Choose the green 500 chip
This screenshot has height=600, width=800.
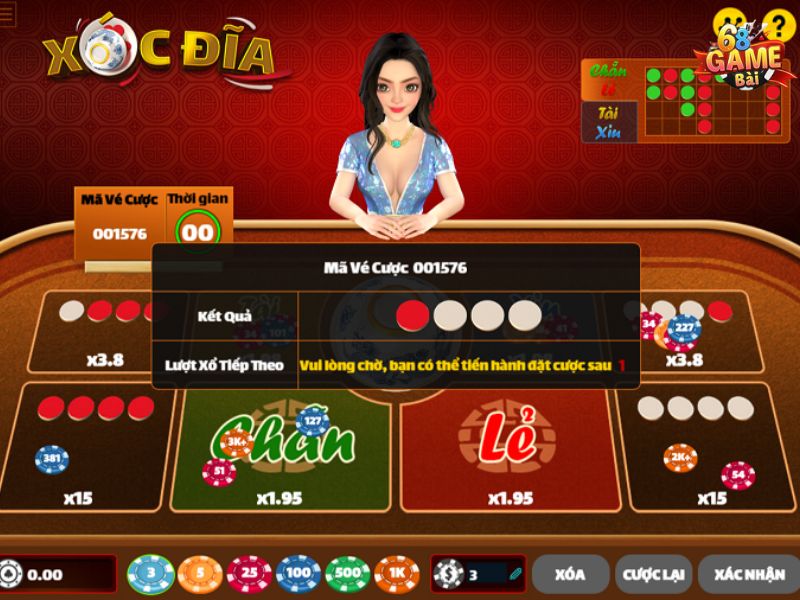(348, 574)
